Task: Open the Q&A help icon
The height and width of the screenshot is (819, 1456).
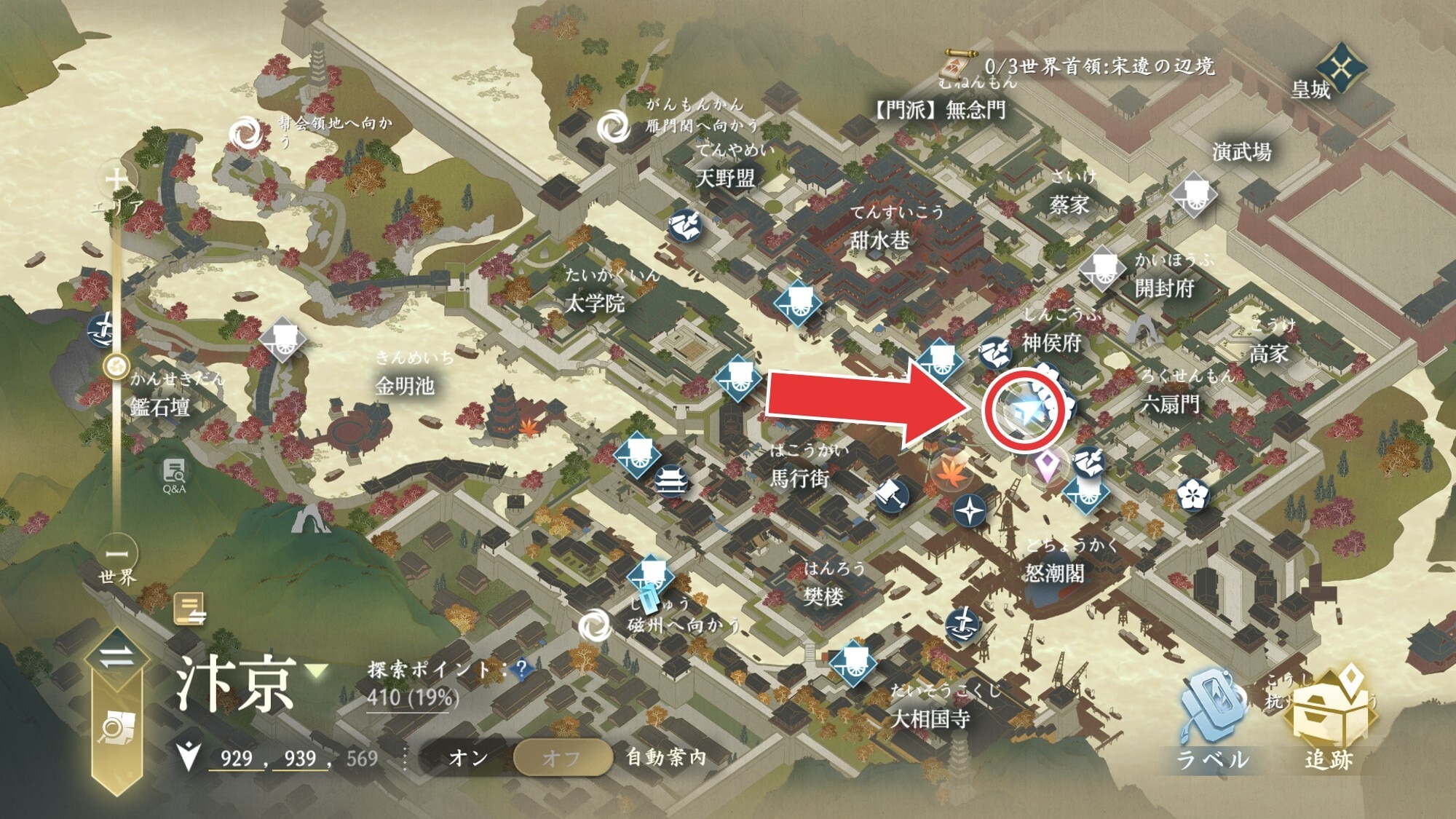Action: pos(174,475)
